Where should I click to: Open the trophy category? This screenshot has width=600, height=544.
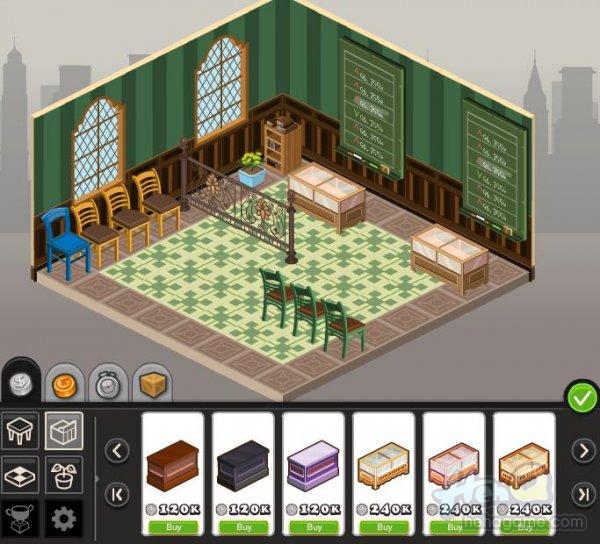pyautogui.click(x=21, y=519)
